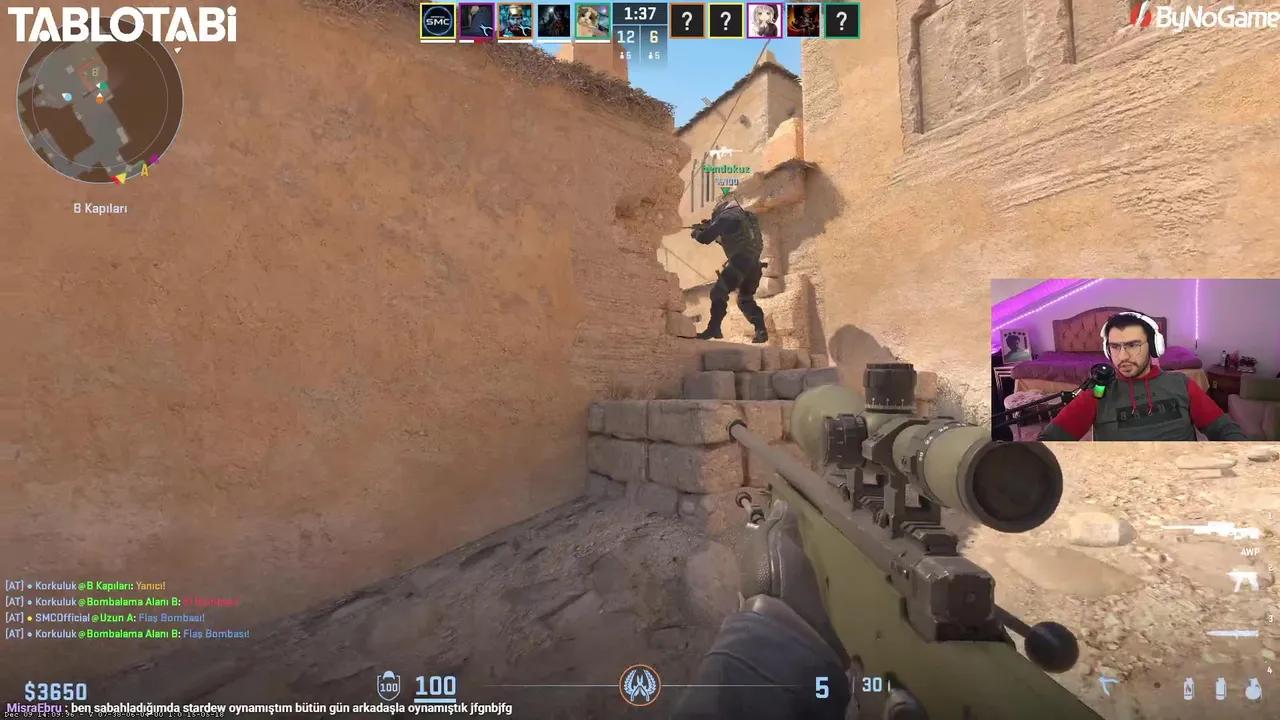This screenshot has width=1280, height=720.
Task: Click the SMC team logo avatar
Action: pyautogui.click(x=438, y=20)
